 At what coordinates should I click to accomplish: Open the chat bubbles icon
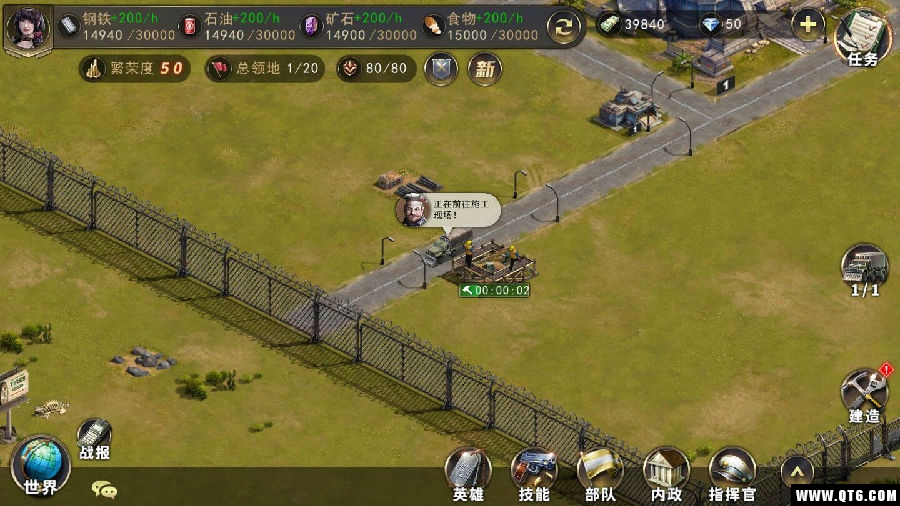[104, 489]
